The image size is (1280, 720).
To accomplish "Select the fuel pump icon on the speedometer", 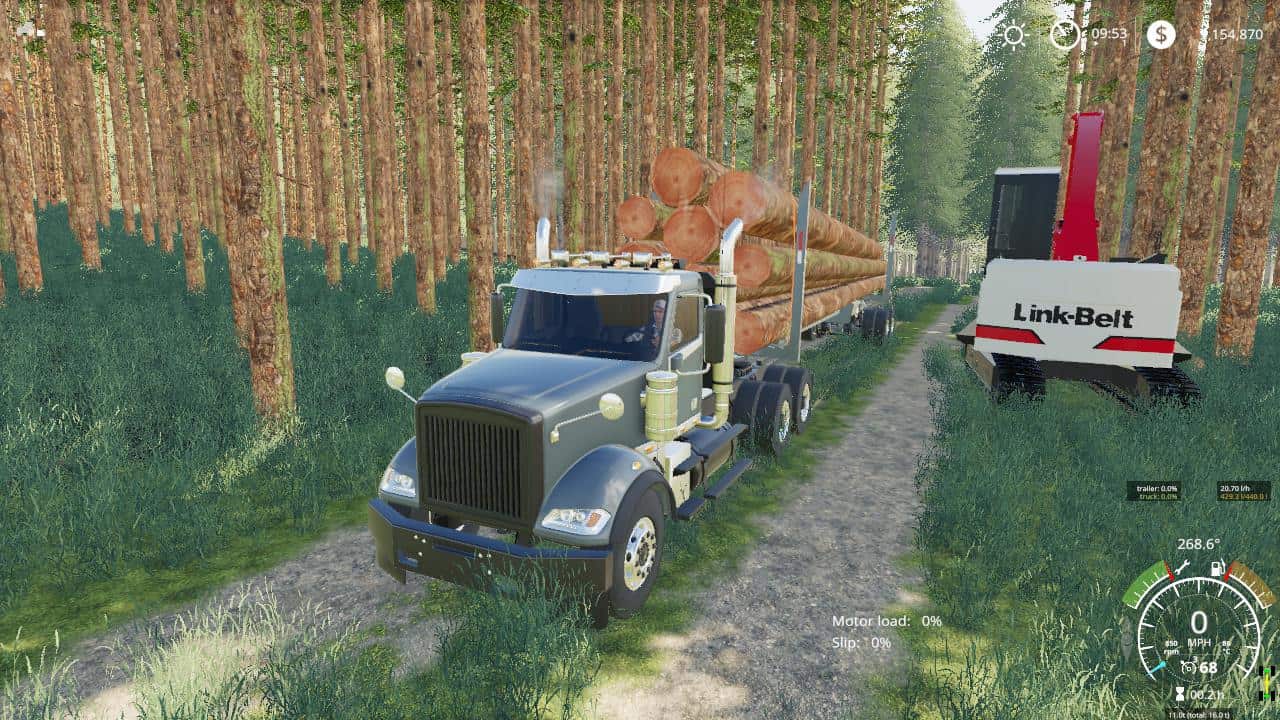I will point(1217,569).
